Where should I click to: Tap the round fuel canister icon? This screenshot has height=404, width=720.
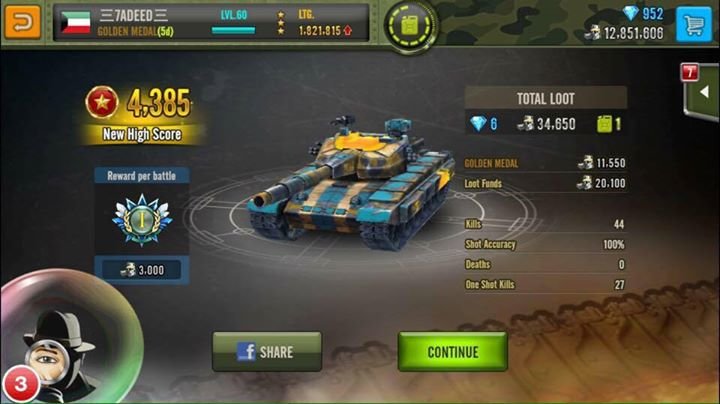coord(411,24)
